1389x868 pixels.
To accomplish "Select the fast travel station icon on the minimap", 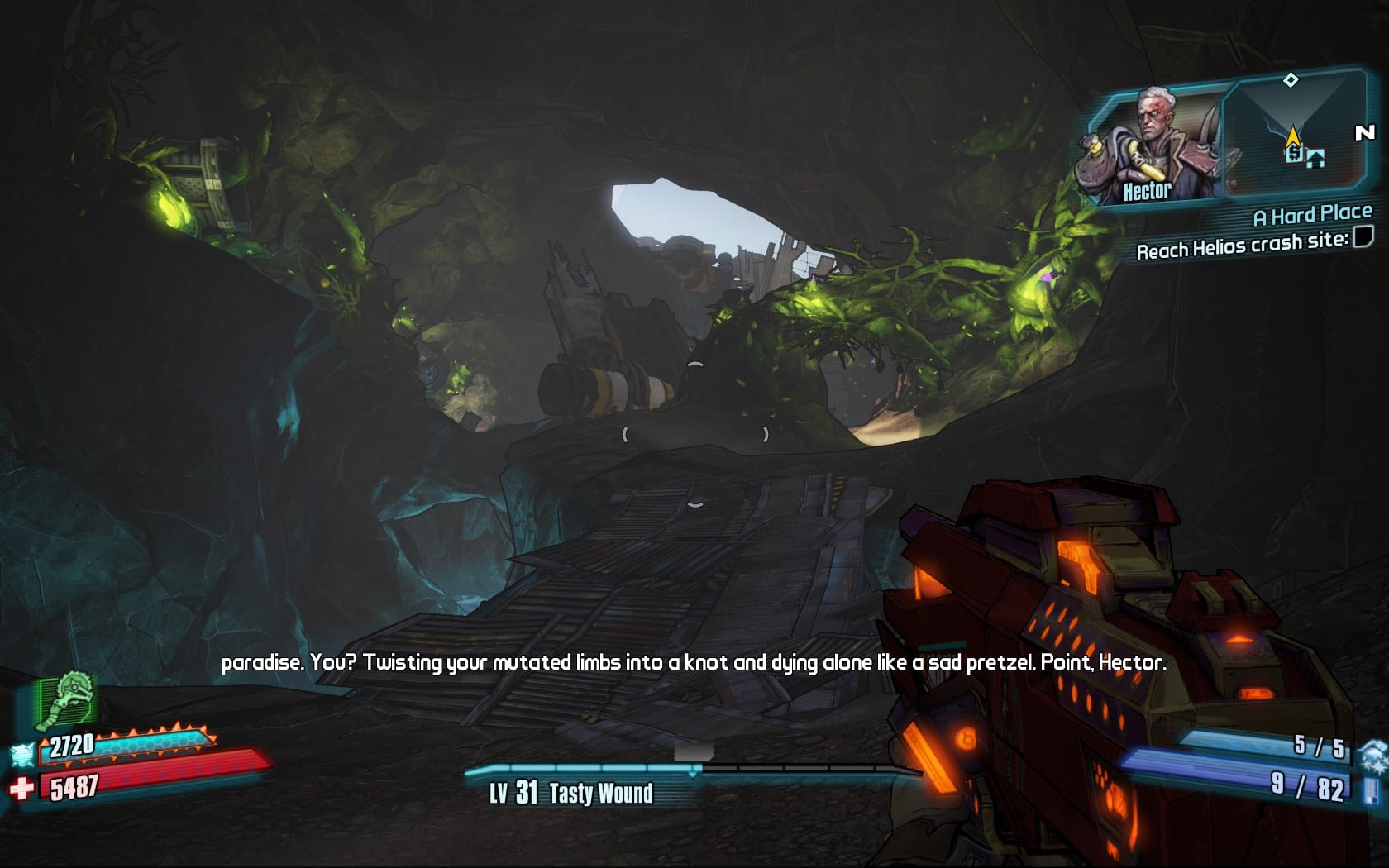I will (x=1293, y=155).
